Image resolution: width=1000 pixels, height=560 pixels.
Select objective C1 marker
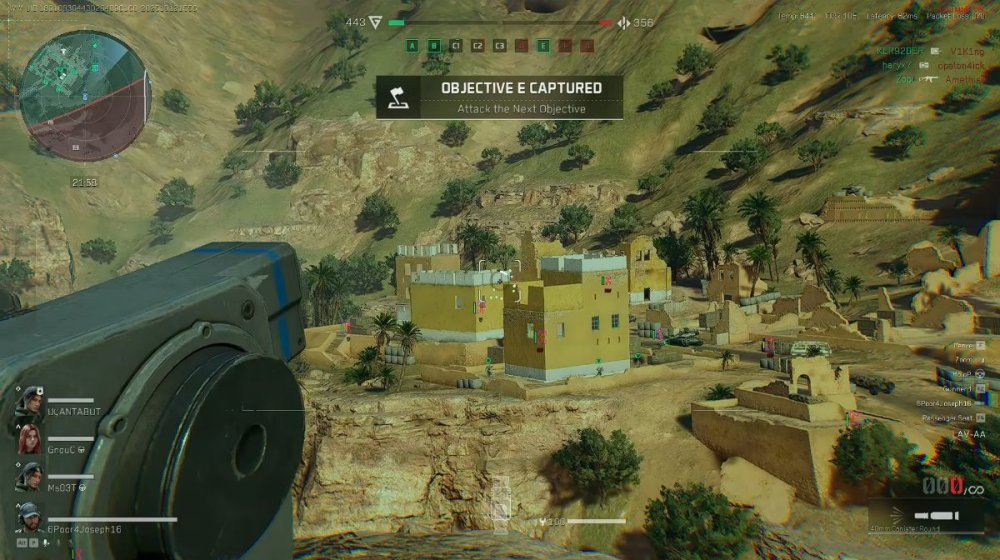point(456,45)
